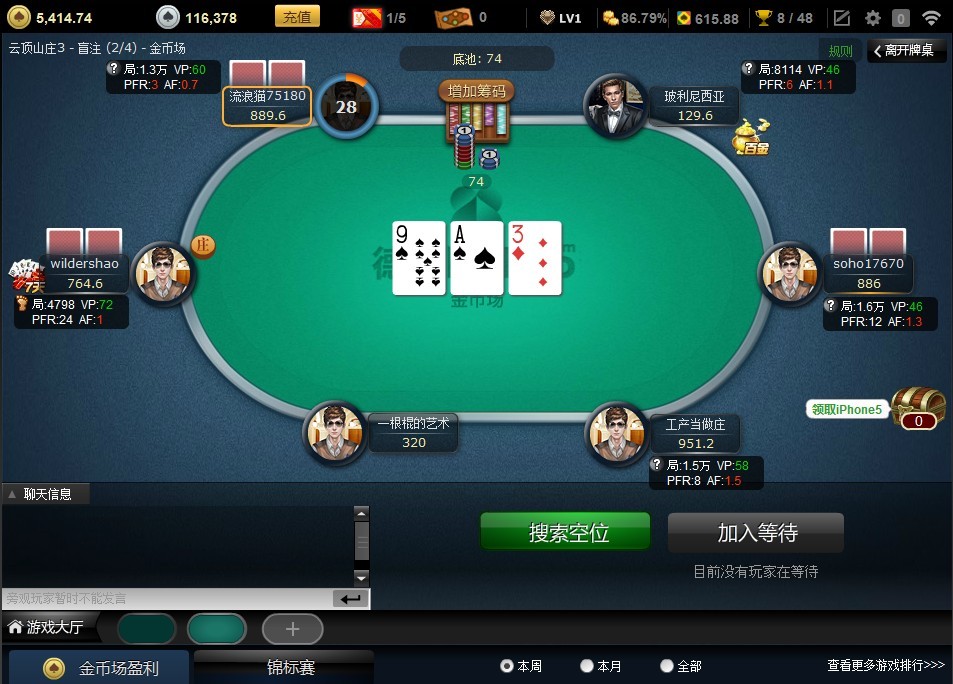Image resolution: width=953 pixels, height=684 pixels.
Task: Collapse the 聊天信息 chat panel
Action: 12,494
